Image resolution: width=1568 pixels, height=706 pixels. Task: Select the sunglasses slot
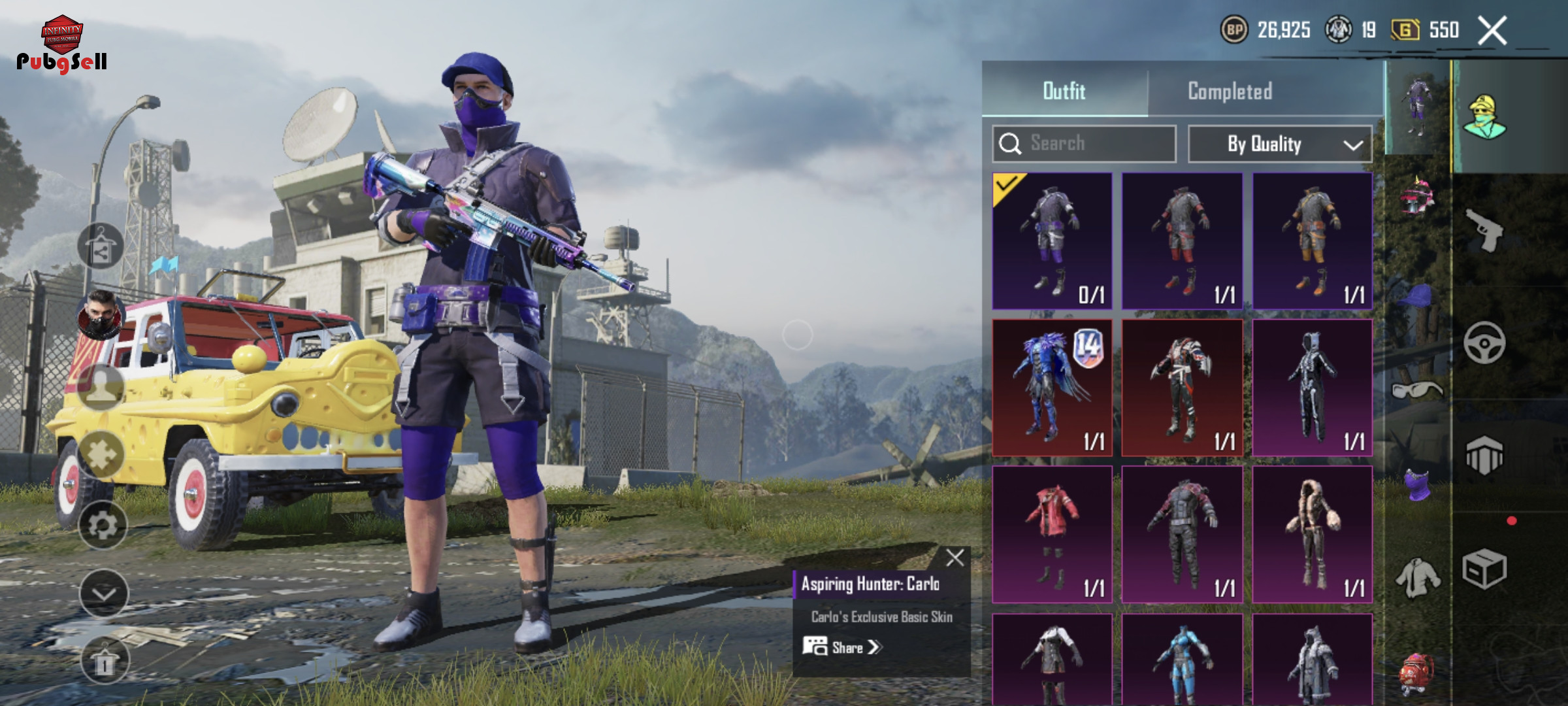click(x=1416, y=390)
